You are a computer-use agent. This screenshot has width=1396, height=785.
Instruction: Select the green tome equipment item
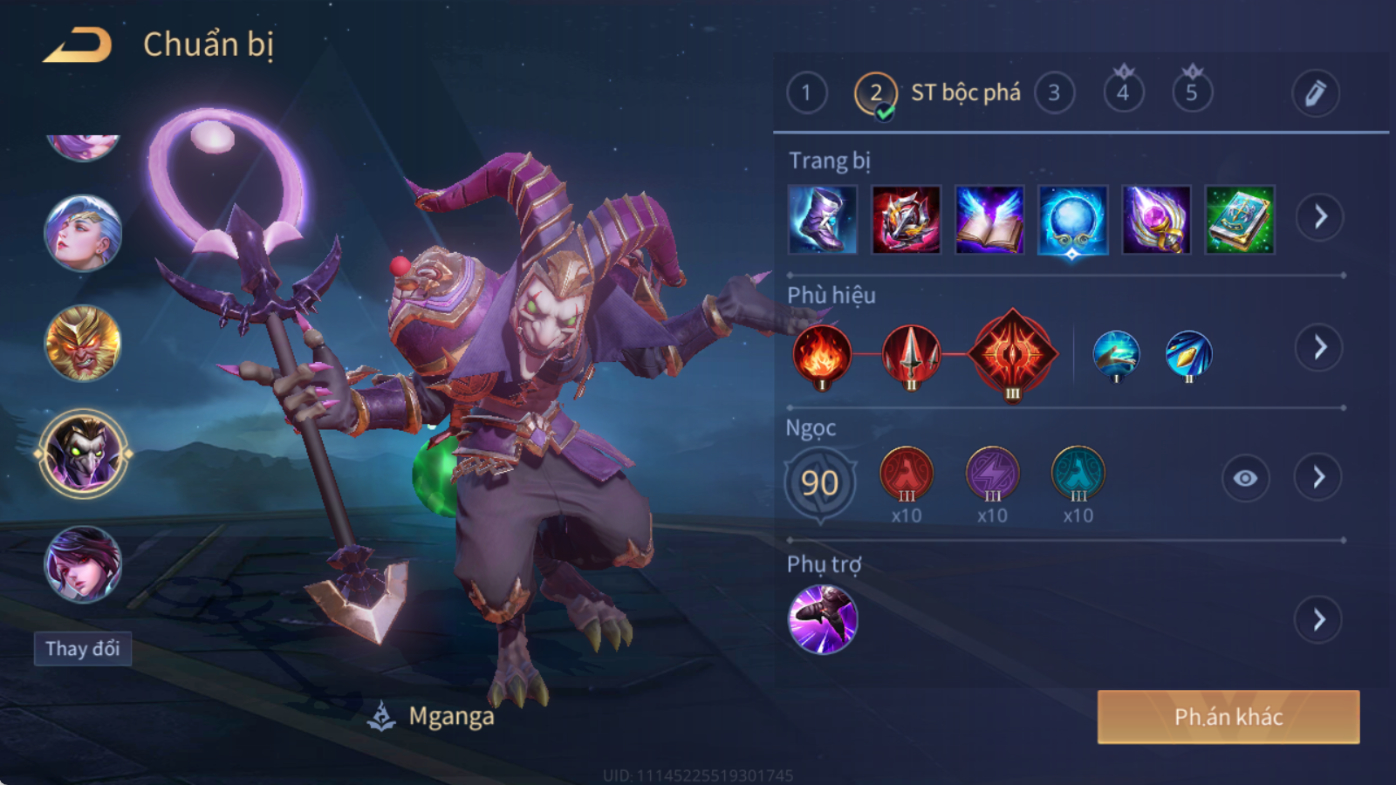click(x=1240, y=219)
